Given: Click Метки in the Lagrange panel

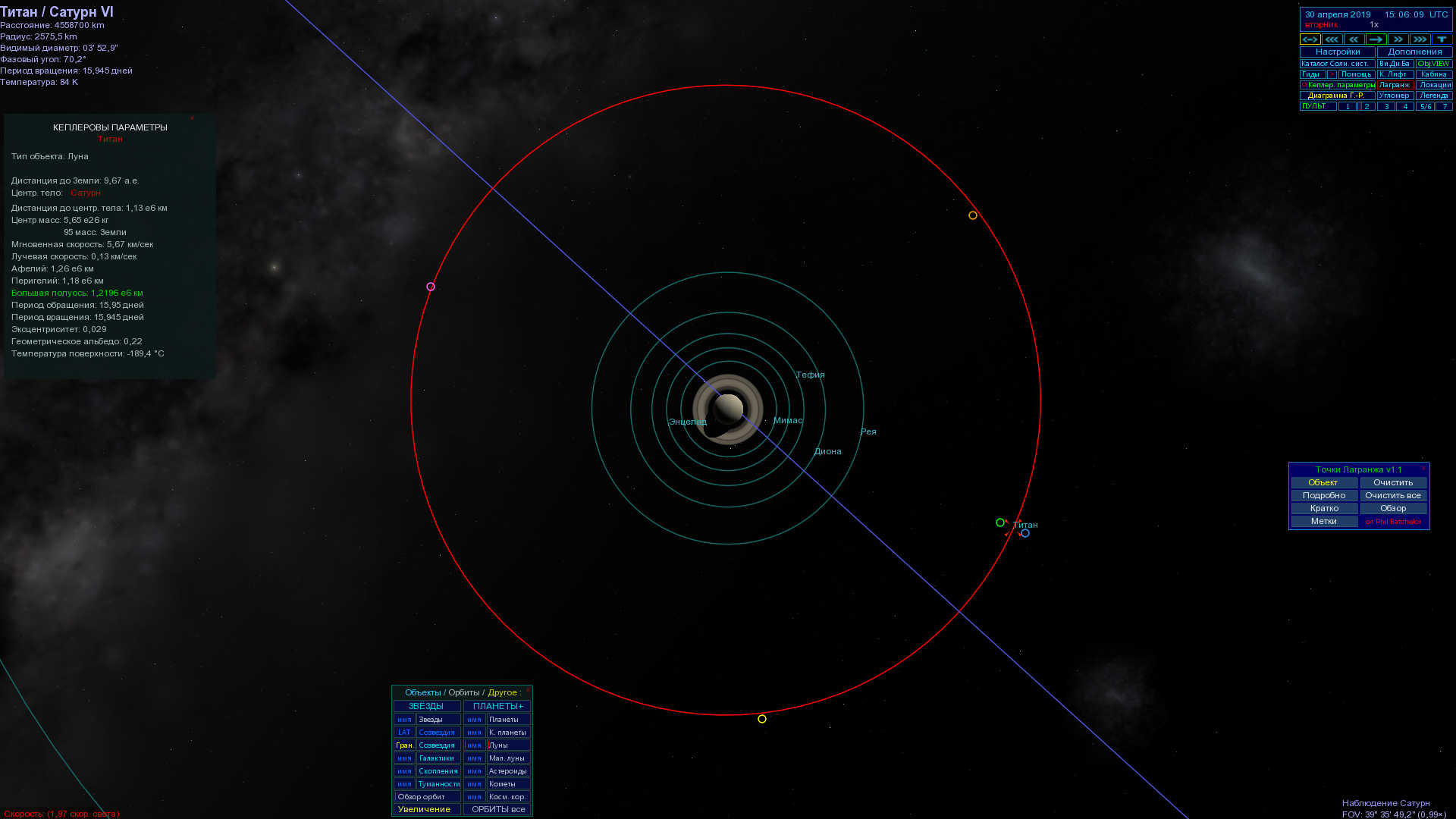Looking at the screenshot, I should pos(1324,521).
